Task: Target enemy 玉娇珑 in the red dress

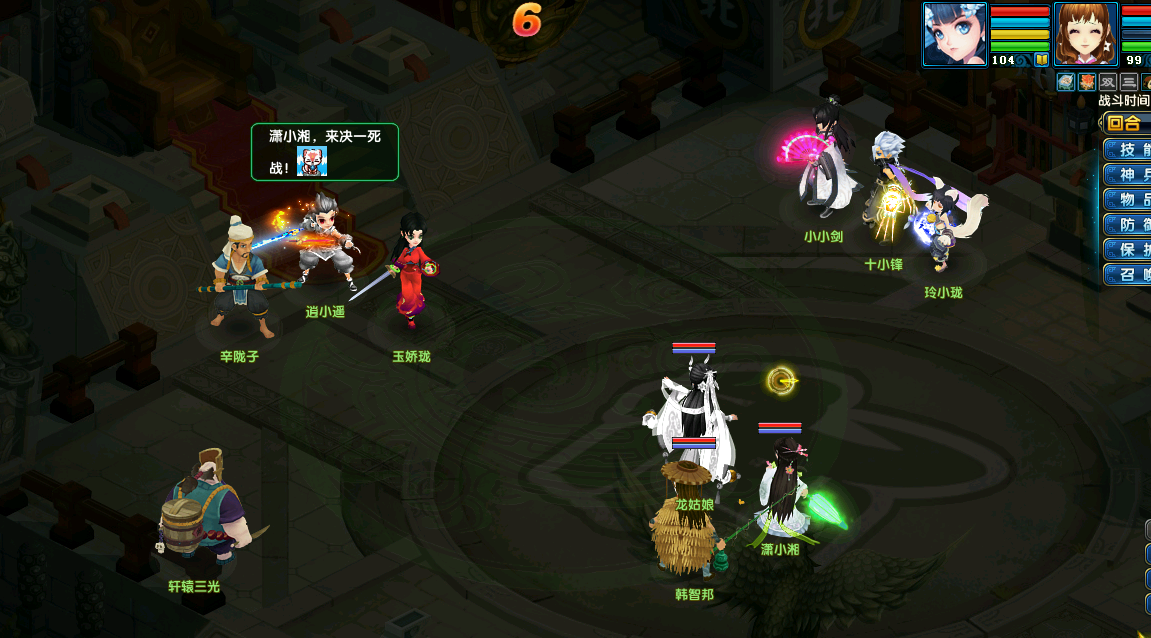Action: (x=410, y=270)
